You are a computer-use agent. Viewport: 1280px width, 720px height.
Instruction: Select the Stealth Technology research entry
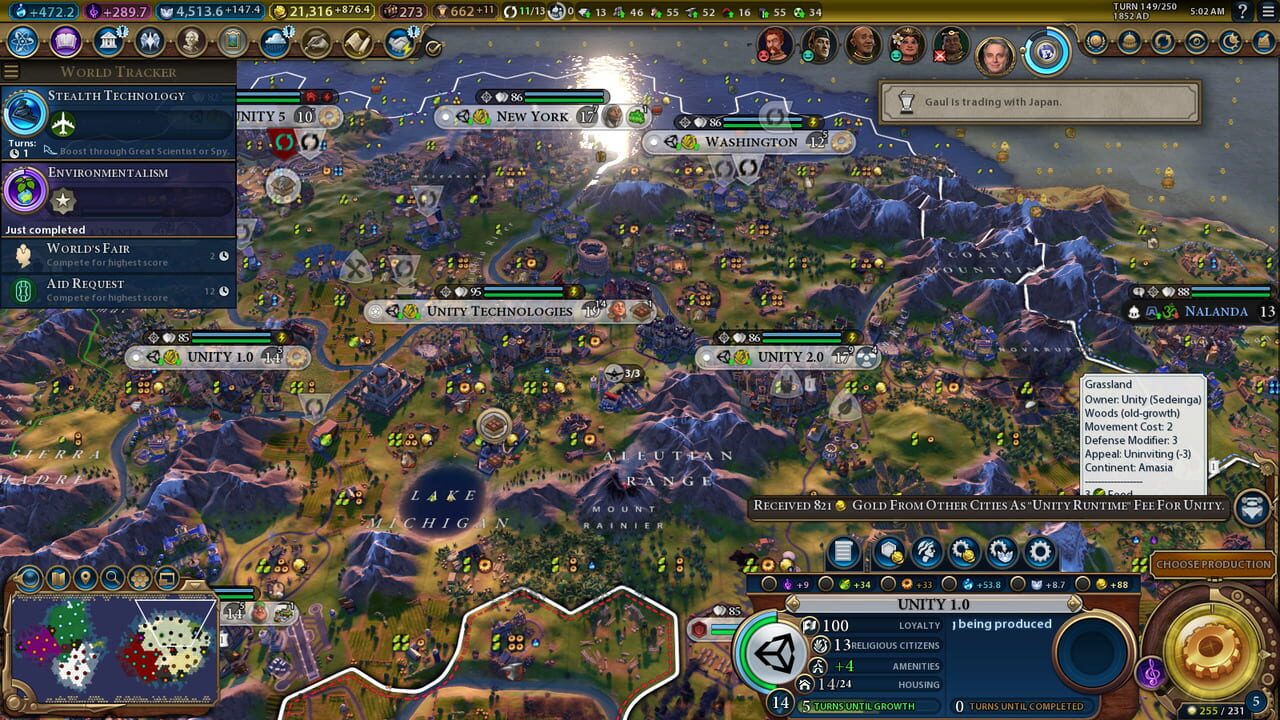(120, 95)
